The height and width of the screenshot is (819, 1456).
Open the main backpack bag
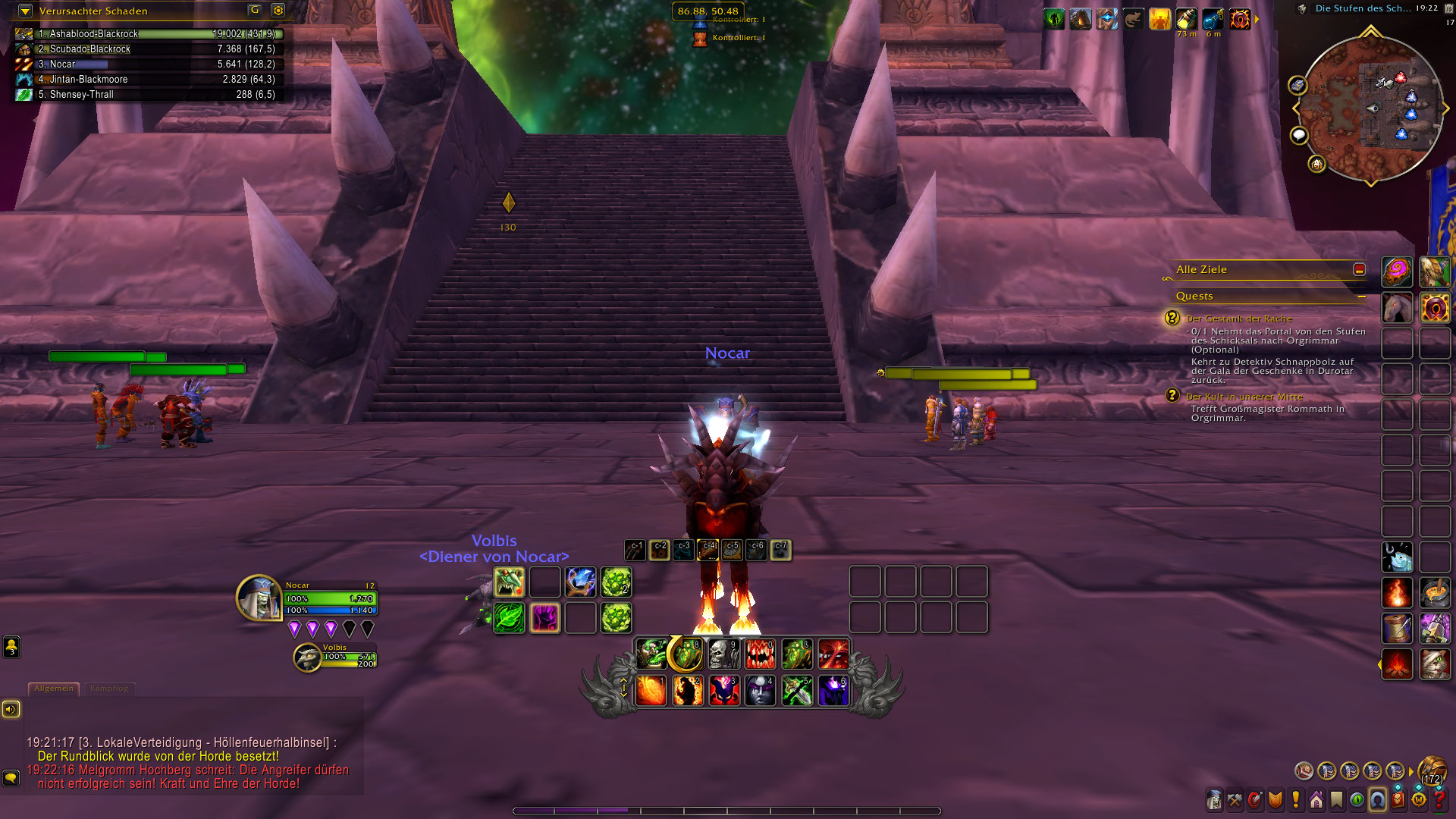pyautogui.click(x=1432, y=771)
